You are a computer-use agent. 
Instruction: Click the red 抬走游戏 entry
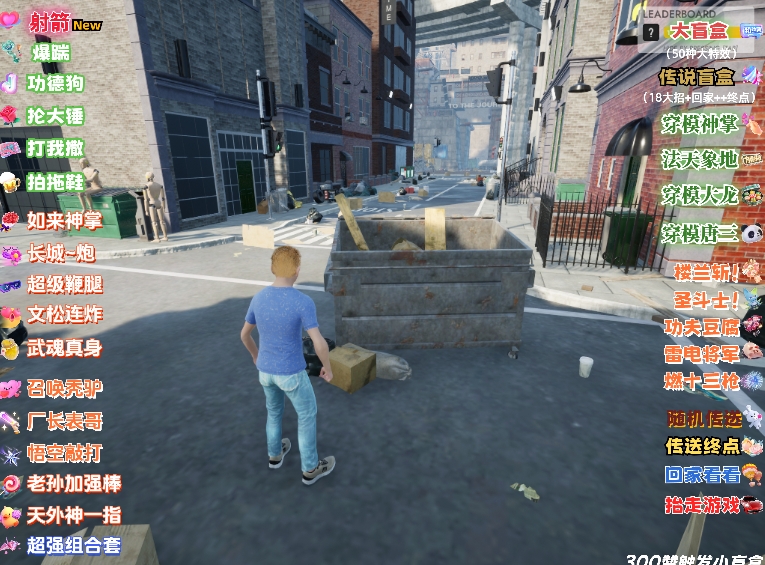pos(703,505)
